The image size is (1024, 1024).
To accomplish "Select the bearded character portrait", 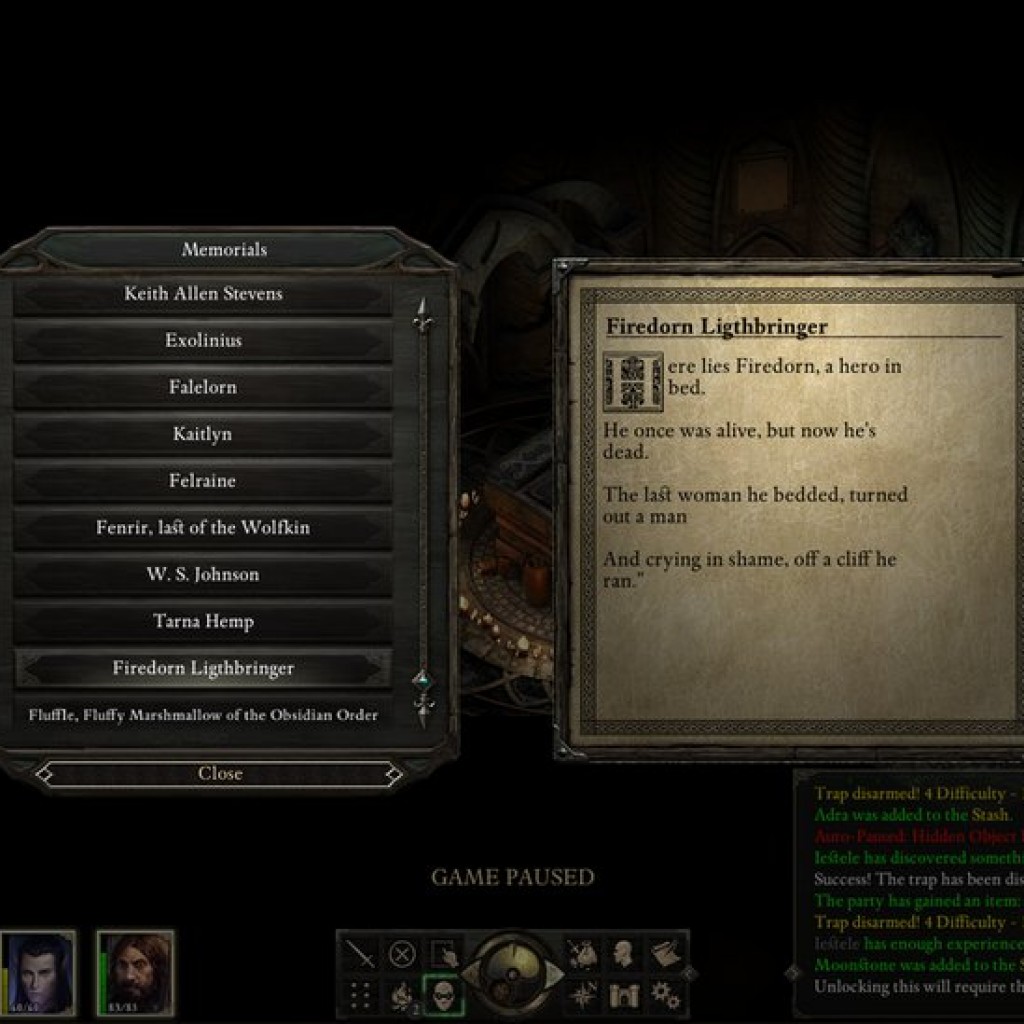I will tap(135, 973).
